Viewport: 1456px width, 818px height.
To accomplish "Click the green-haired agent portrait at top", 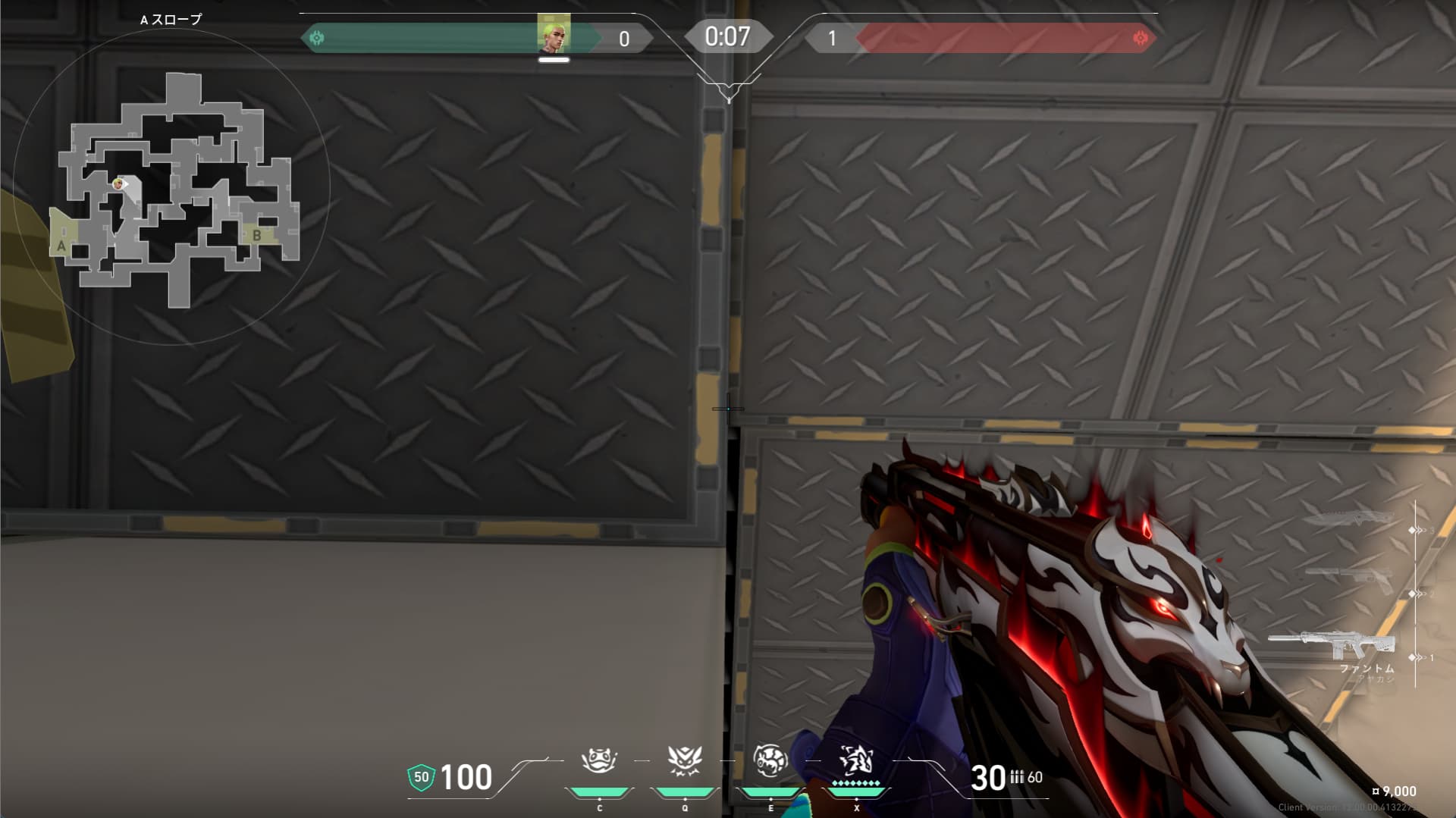I will point(554,33).
